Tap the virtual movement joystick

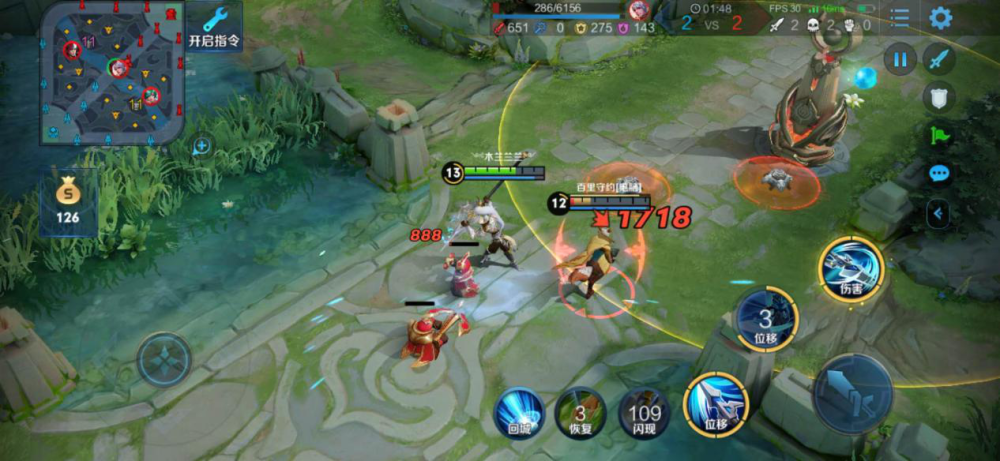164,359
